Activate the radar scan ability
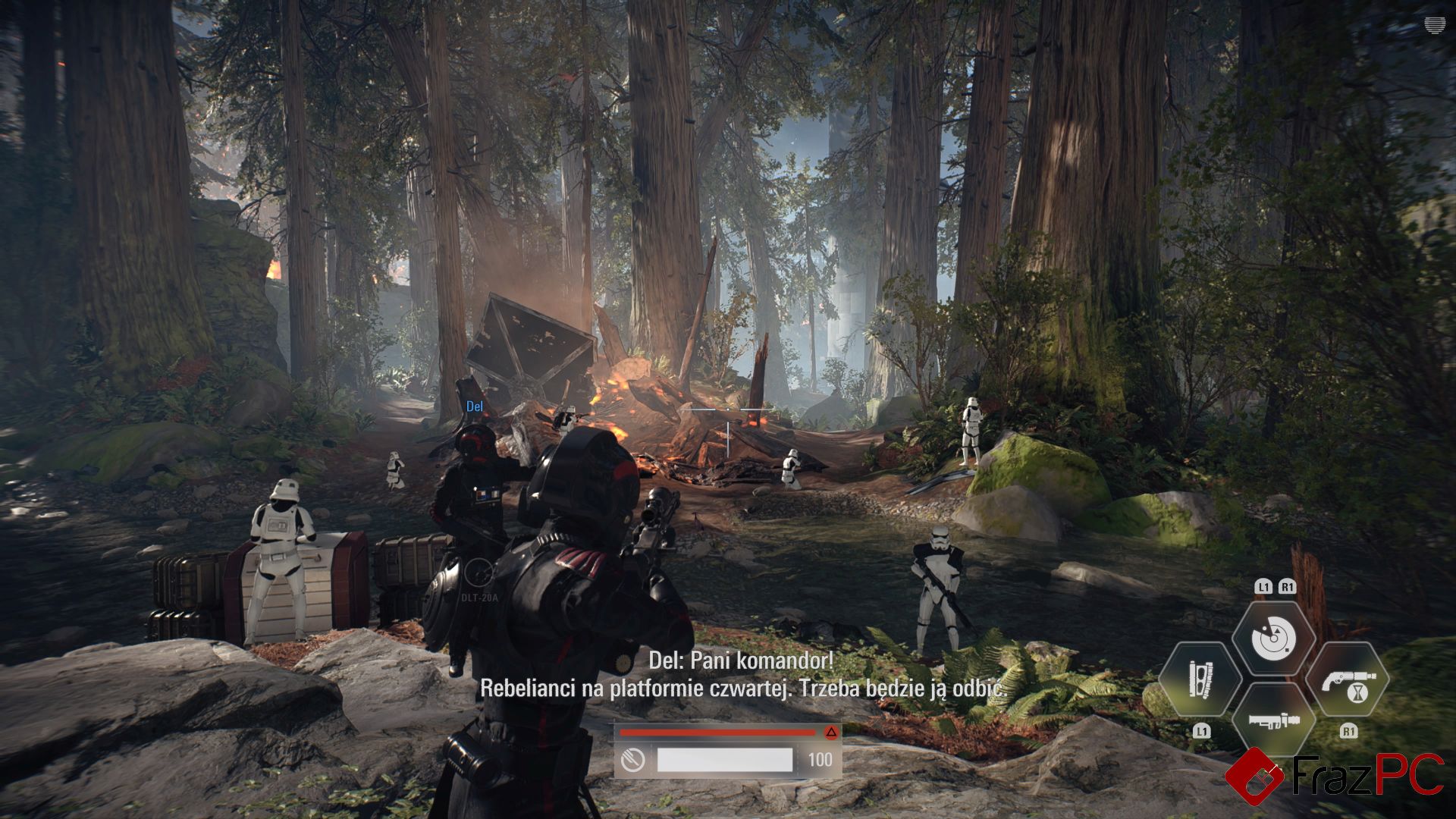This screenshot has width=1456, height=819. [1273, 639]
